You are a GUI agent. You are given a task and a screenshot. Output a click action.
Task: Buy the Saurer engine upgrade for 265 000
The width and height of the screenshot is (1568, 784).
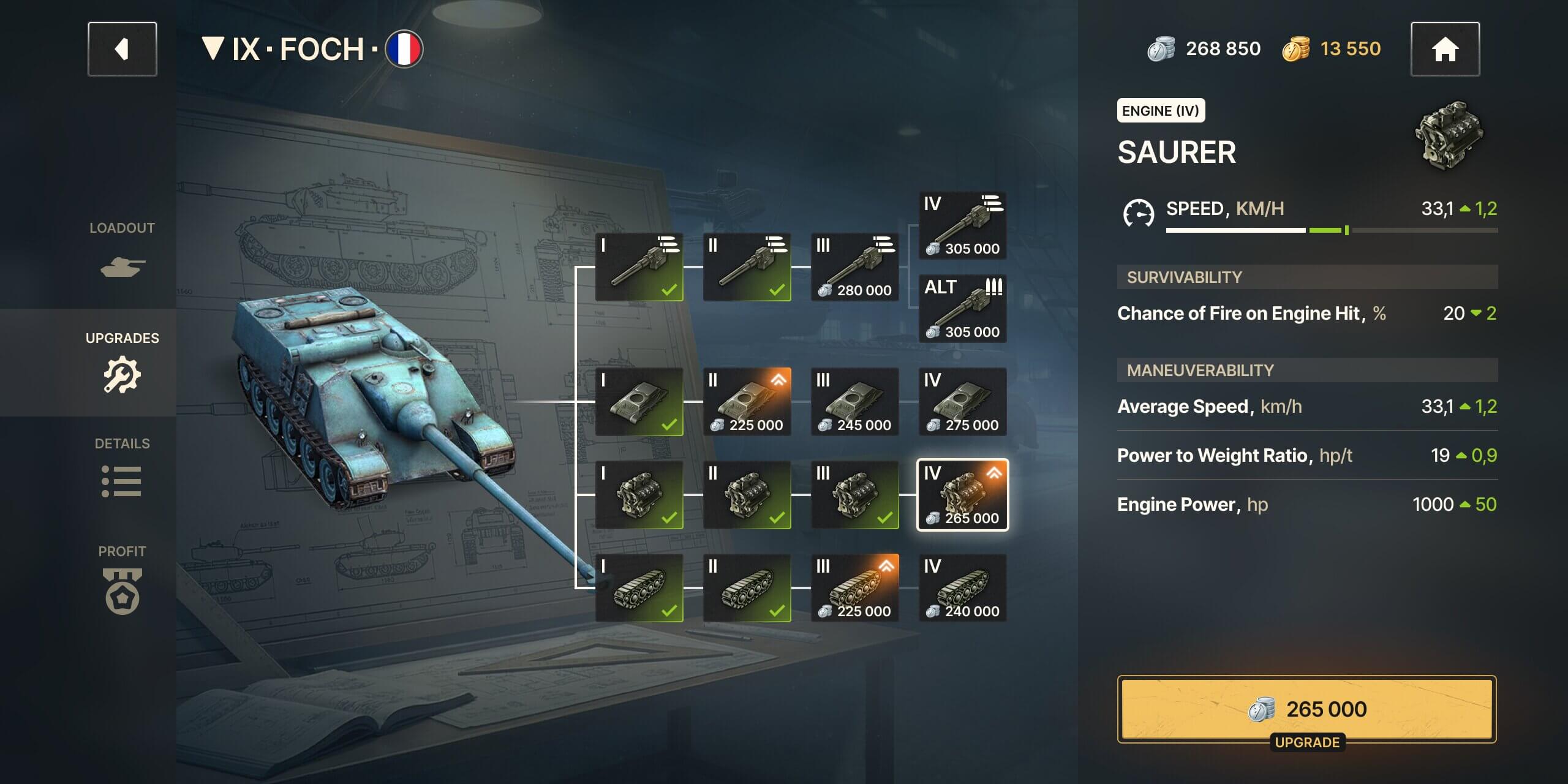(x=1306, y=709)
